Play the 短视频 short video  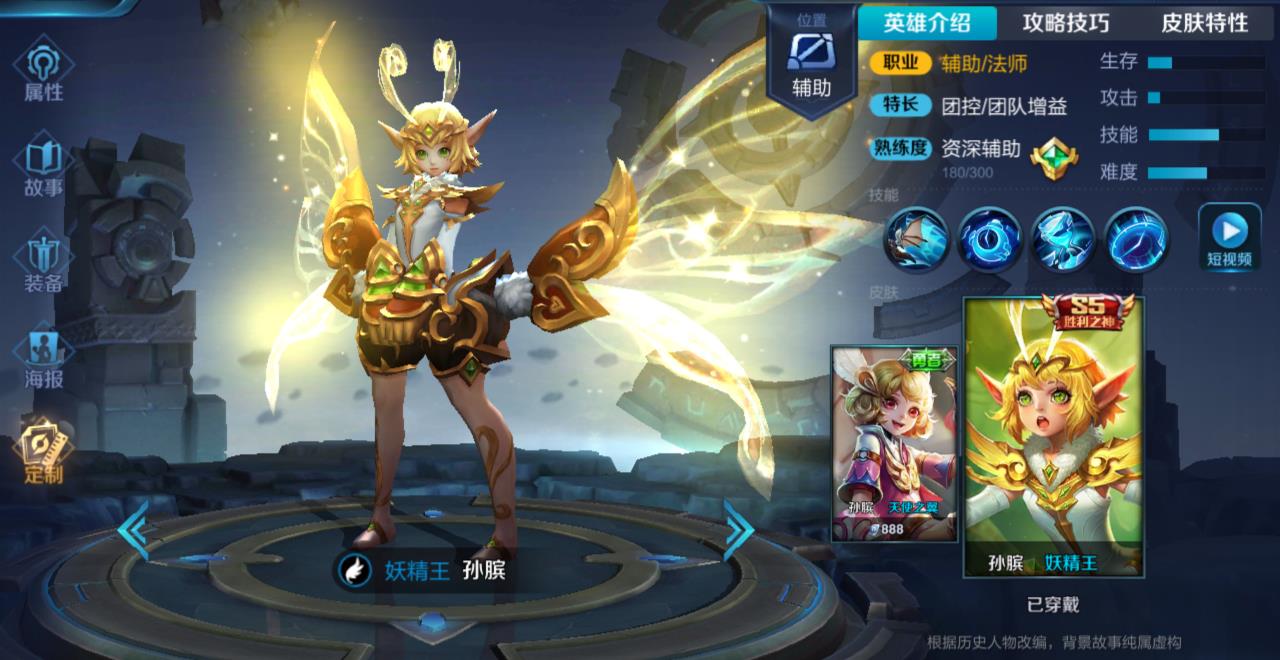[x=1229, y=238]
